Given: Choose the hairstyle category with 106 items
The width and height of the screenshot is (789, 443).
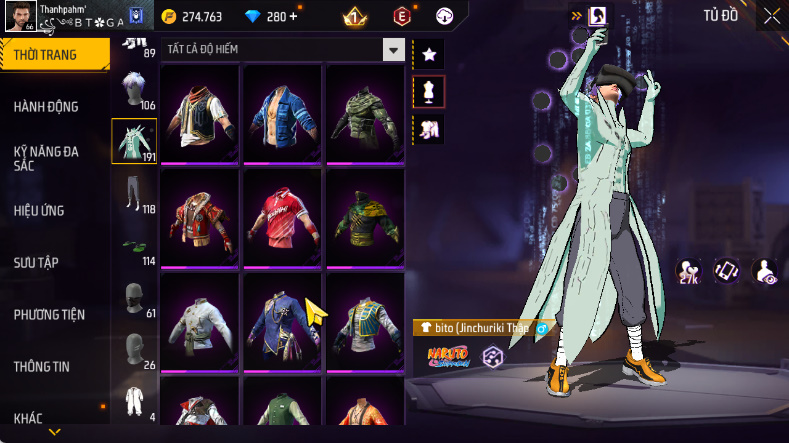Looking at the screenshot, I should point(133,92).
